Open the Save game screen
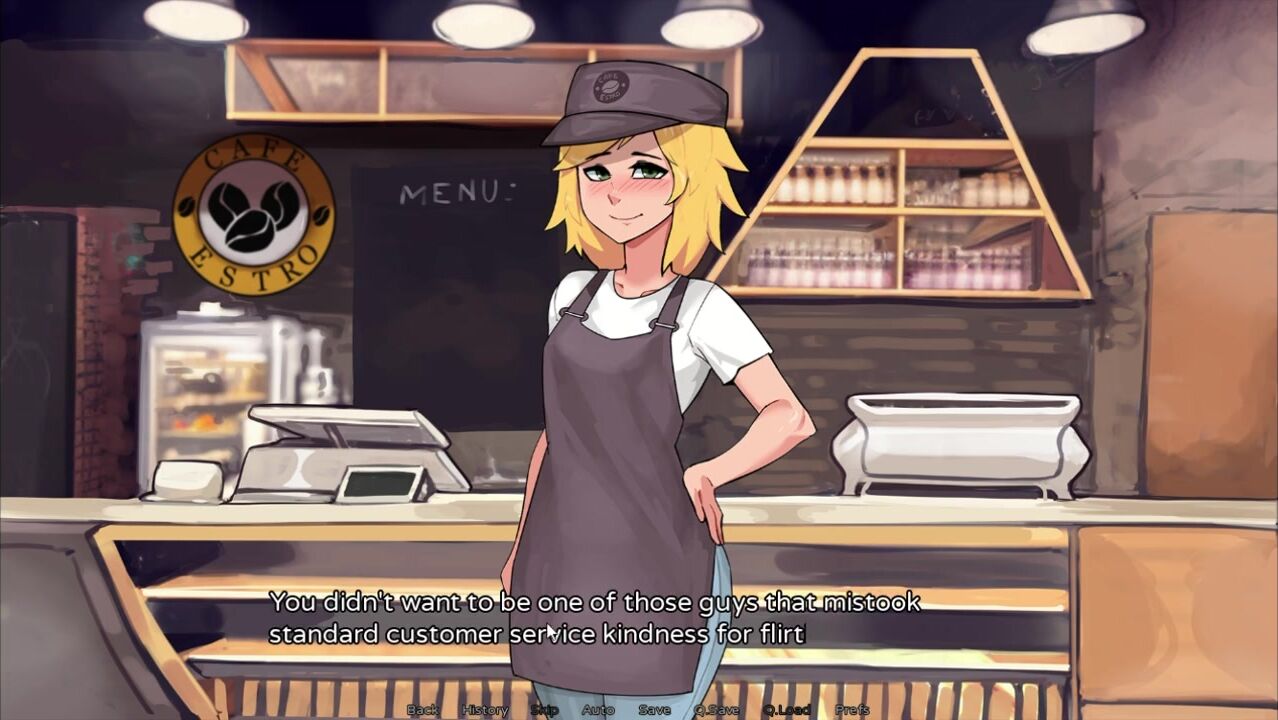 655,710
